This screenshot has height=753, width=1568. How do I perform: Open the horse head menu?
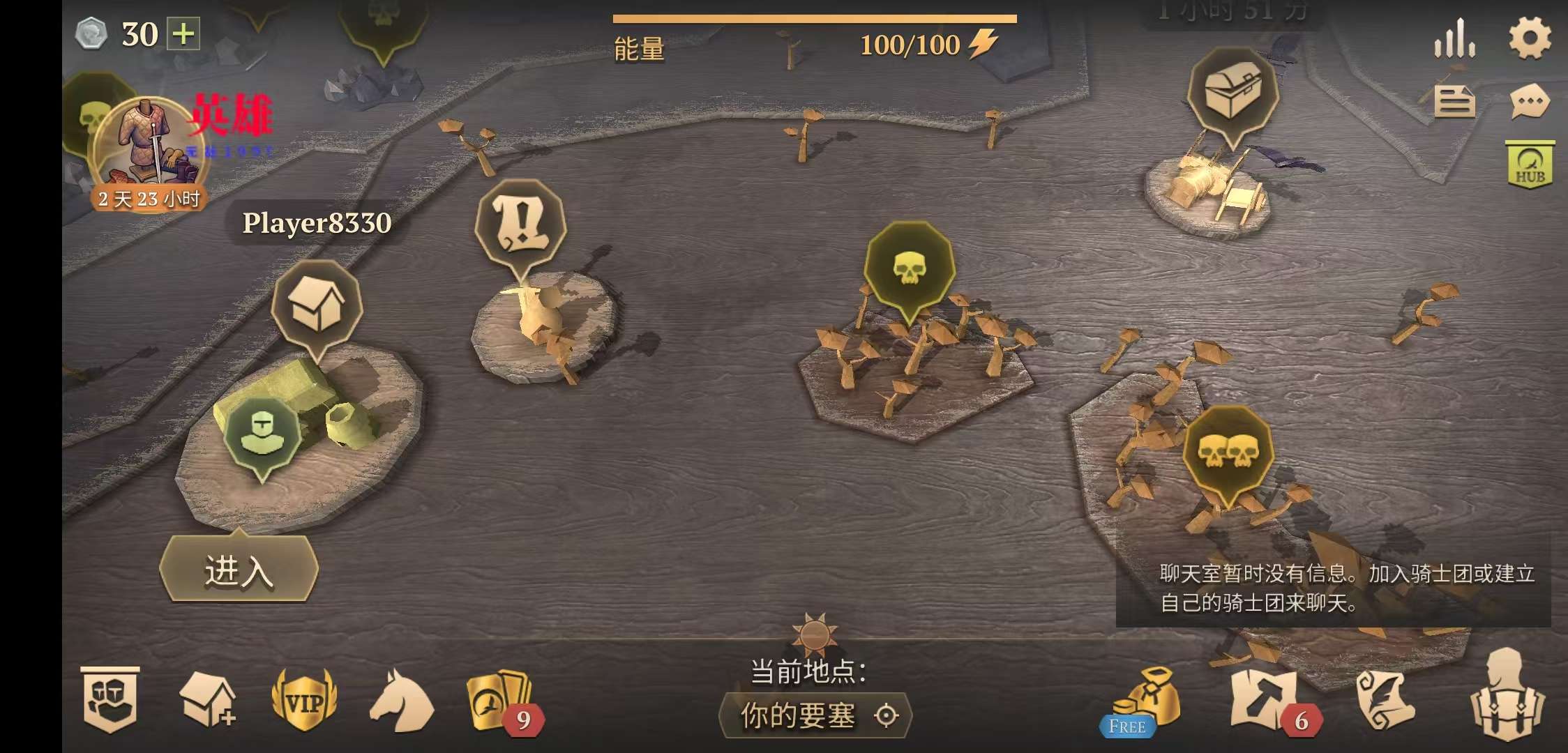[400, 701]
